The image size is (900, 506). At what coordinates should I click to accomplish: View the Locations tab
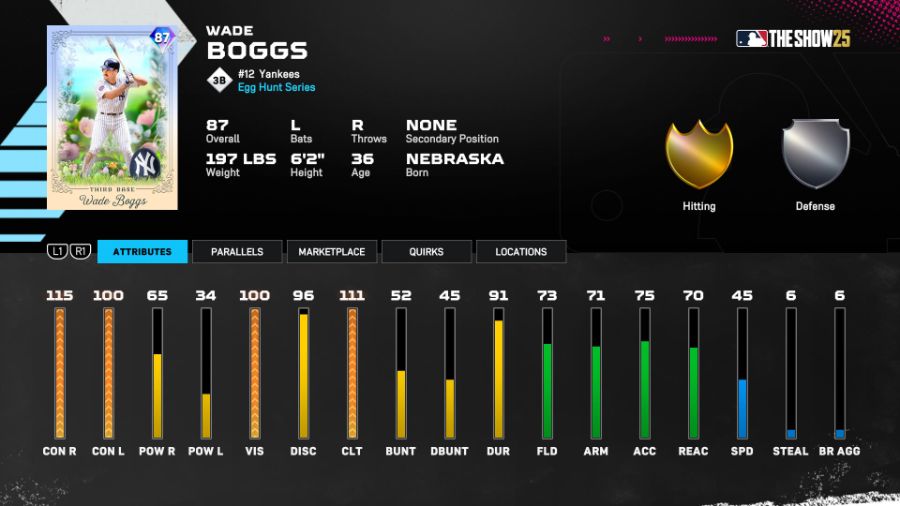coord(521,252)
